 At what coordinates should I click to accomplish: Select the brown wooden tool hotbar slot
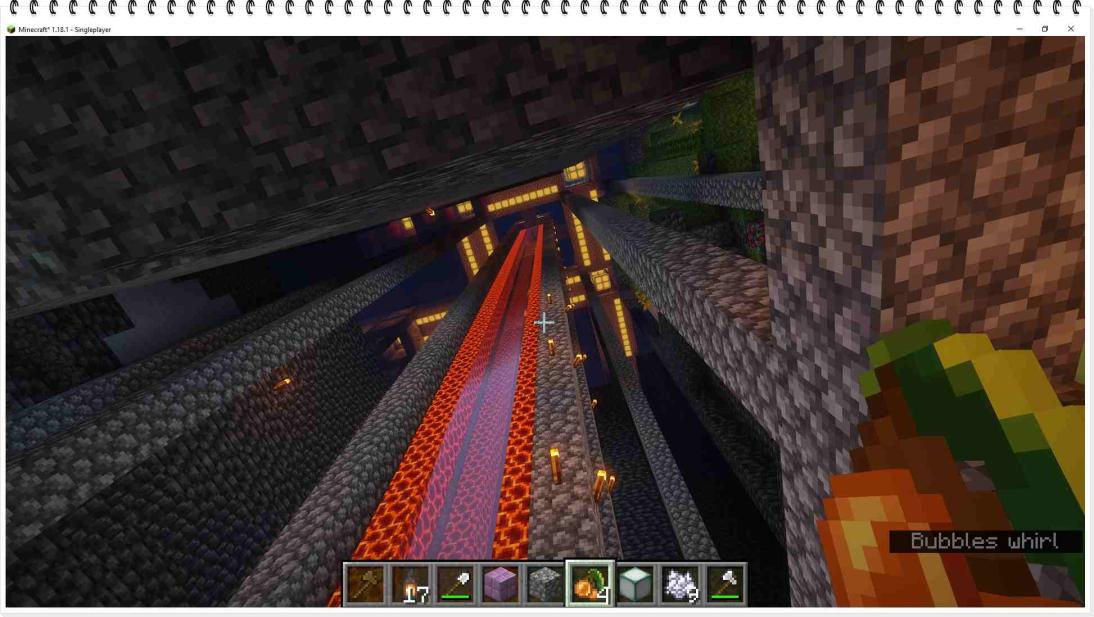pyautogui.click(x=366, y=584)
